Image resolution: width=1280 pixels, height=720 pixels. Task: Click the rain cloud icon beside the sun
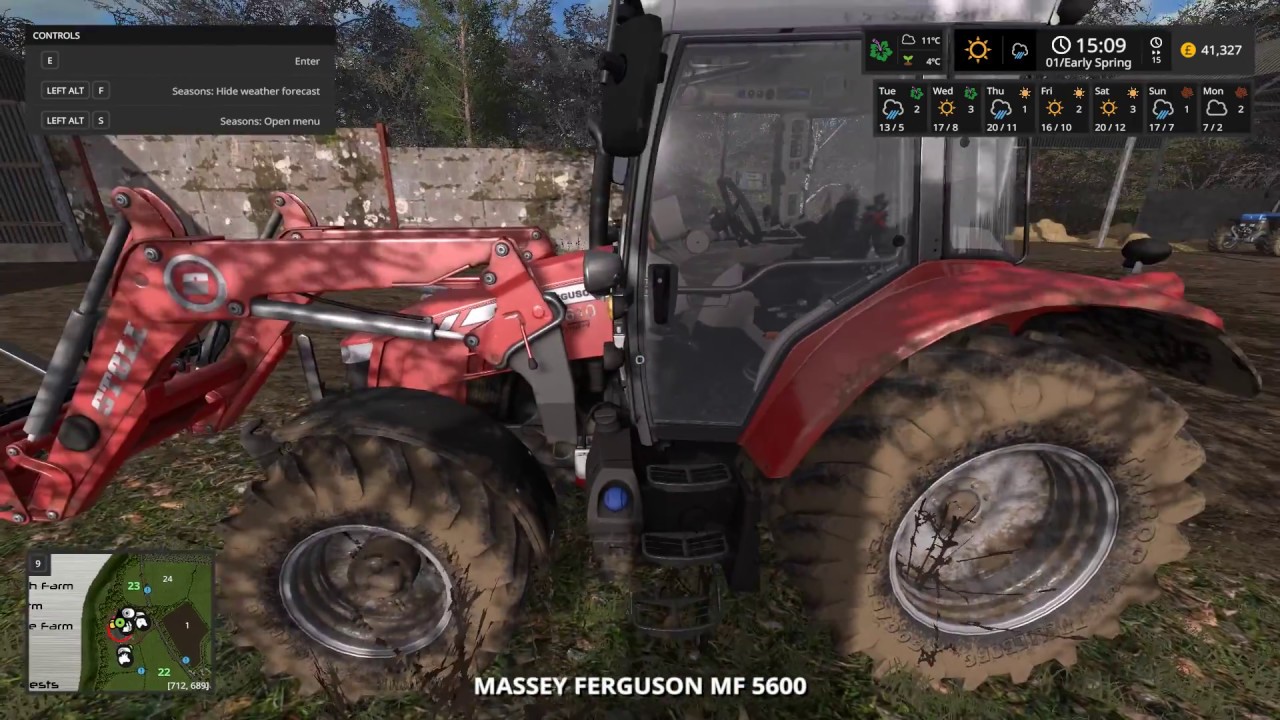pyautogui.click(x=1020, y=52)
